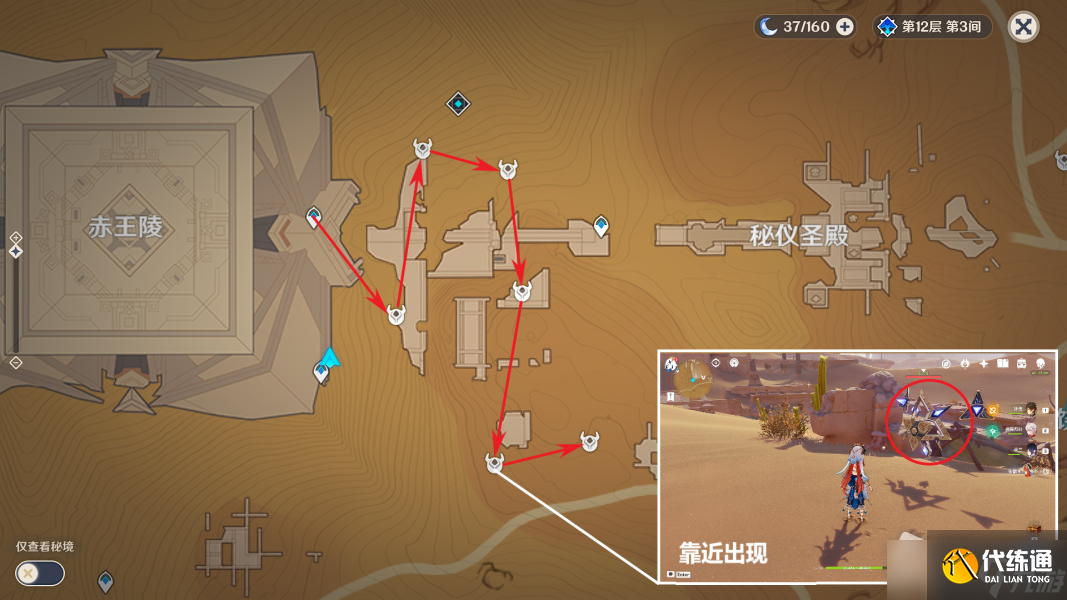Select the domain marker north of the ruins
This screenshot has height=600, width=1067.
(x=458, y=103)
